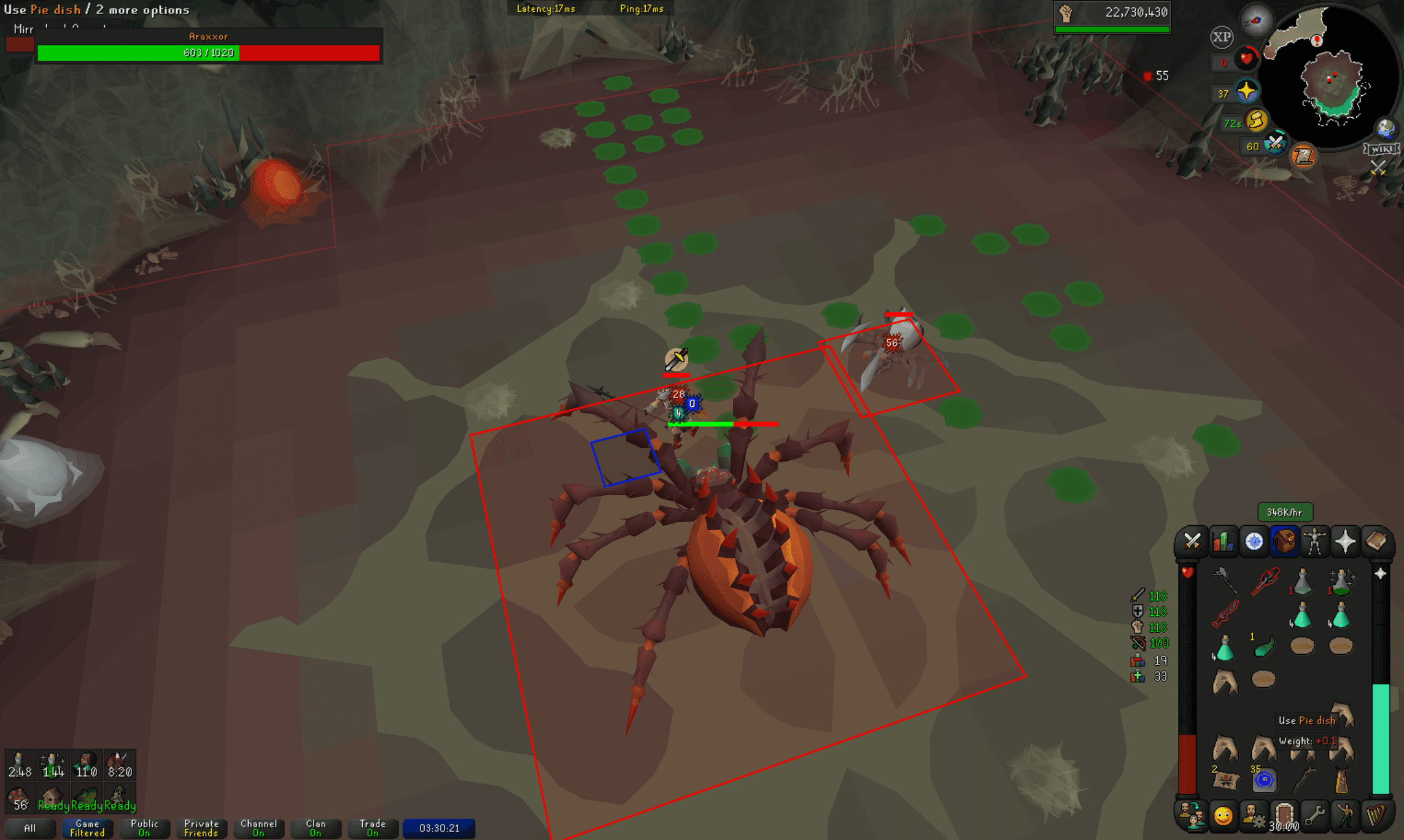Viewport: 1404px width, 840px height.
Task: Switch to the Game chat tab
Action: click(87, 828)
